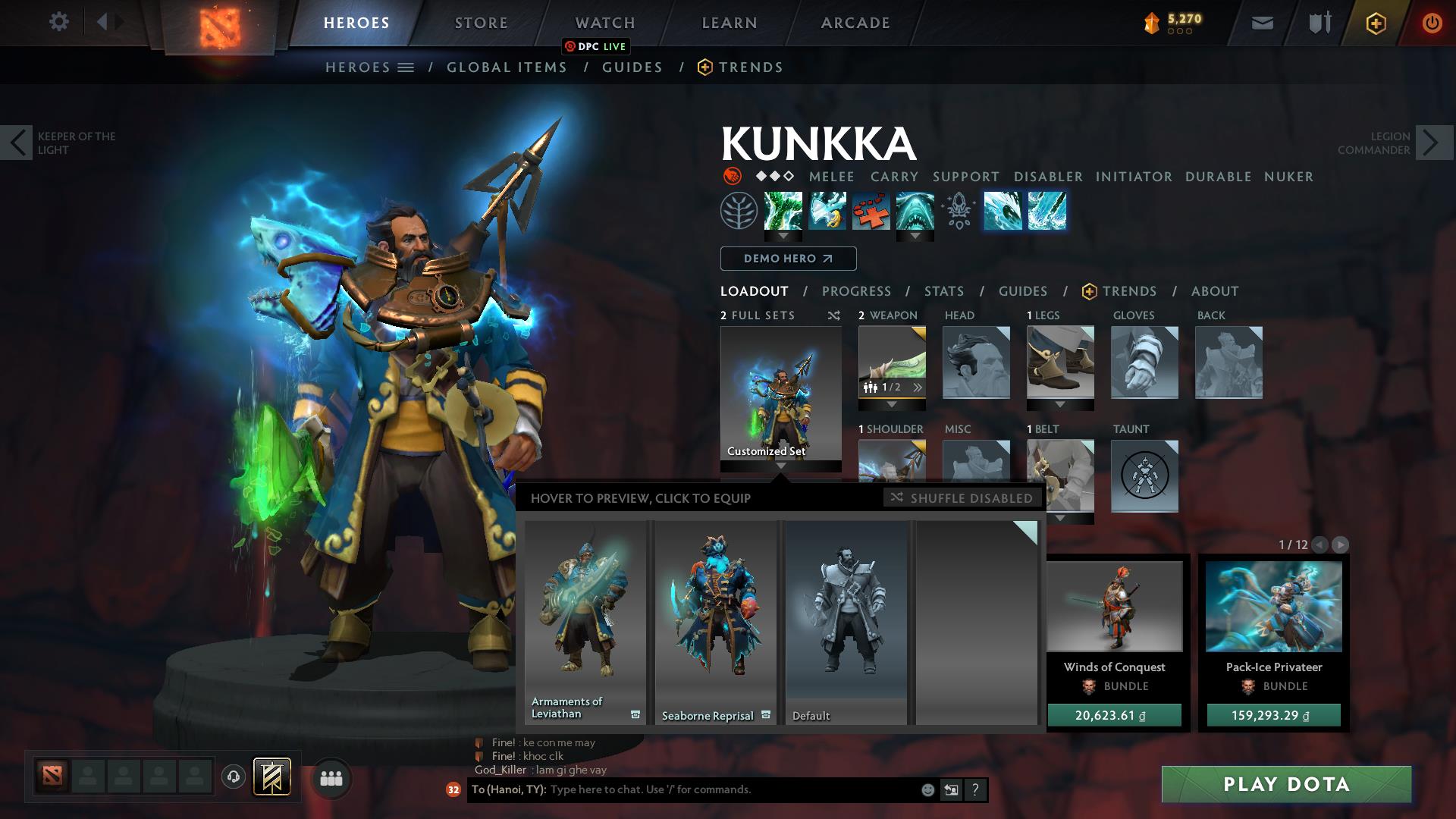
Task: Click the shards currency icon showing 5,270
Action: 1151,21
